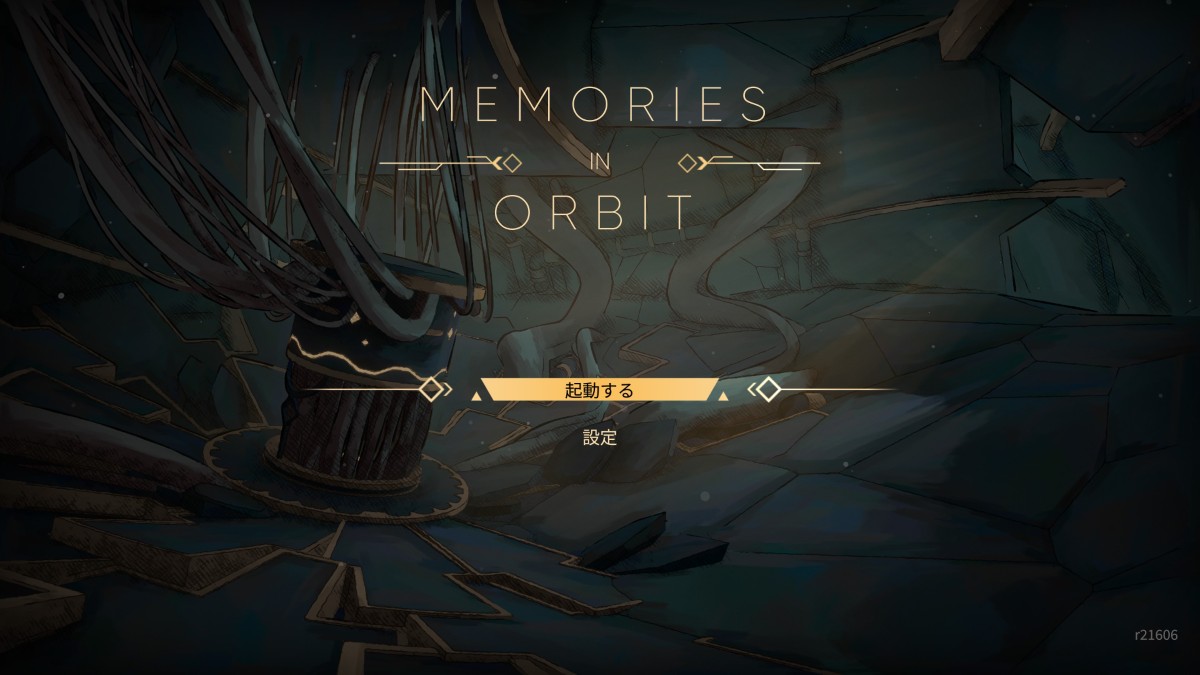Select the highlighted 起動する menu option
Screen dimensions: 1200x675
coord(599,390)
